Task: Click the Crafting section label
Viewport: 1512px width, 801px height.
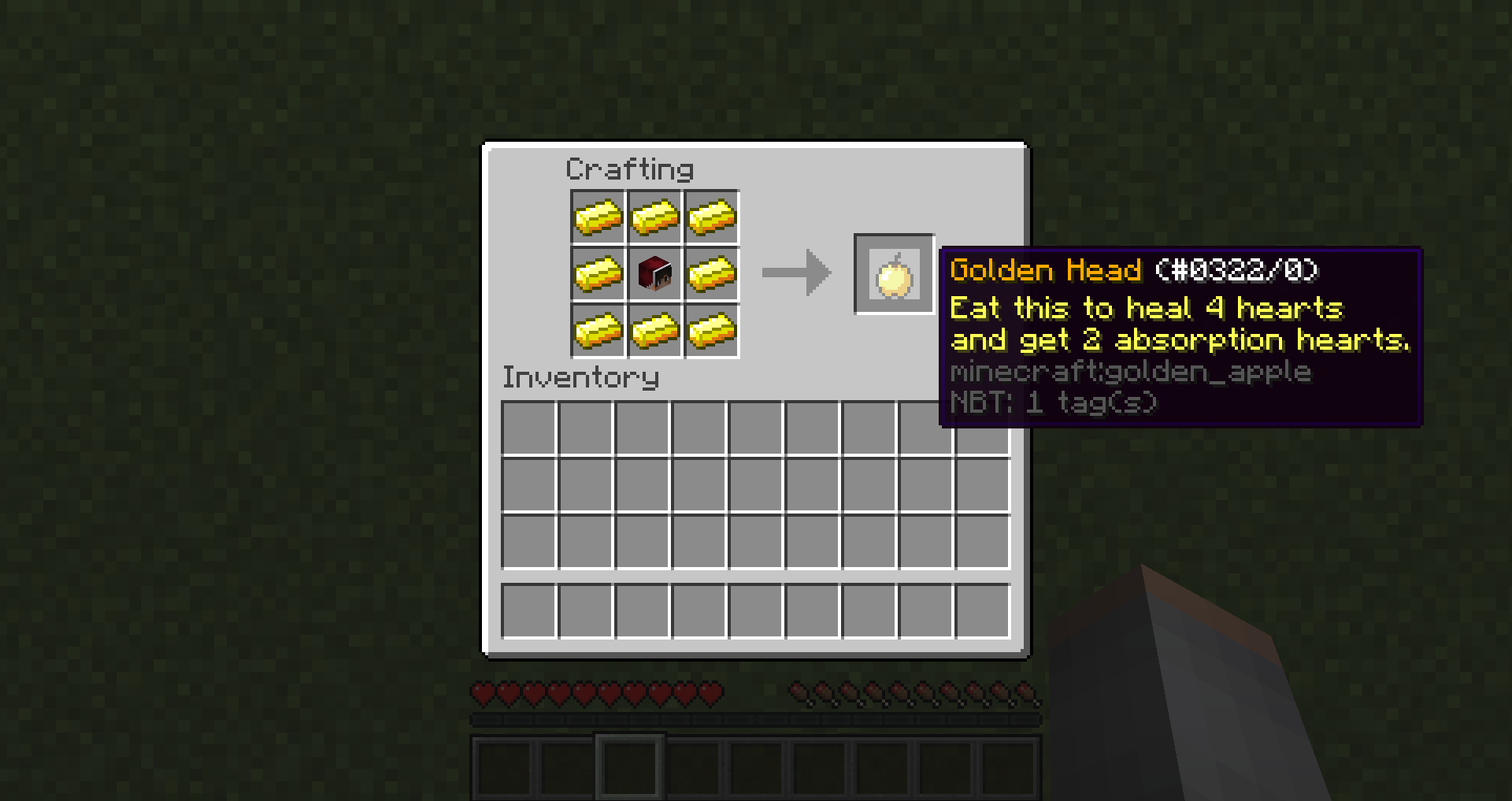Action: [630, 169]
